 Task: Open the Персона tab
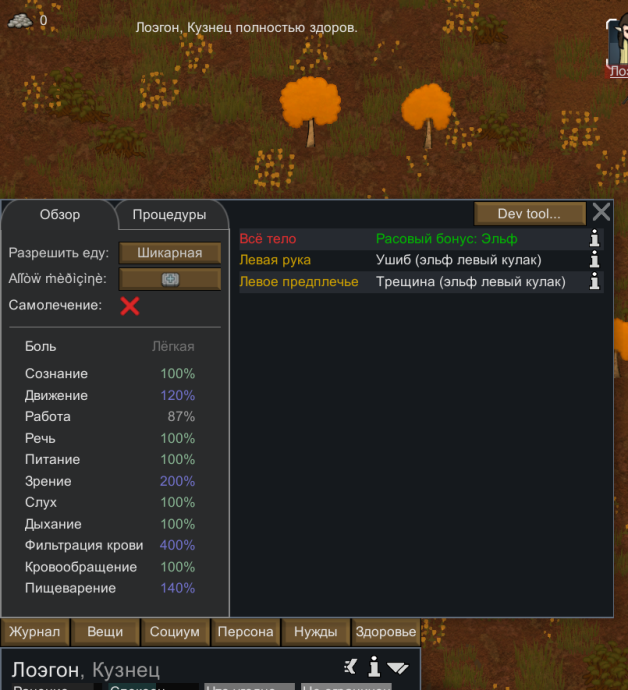point(245,632)
